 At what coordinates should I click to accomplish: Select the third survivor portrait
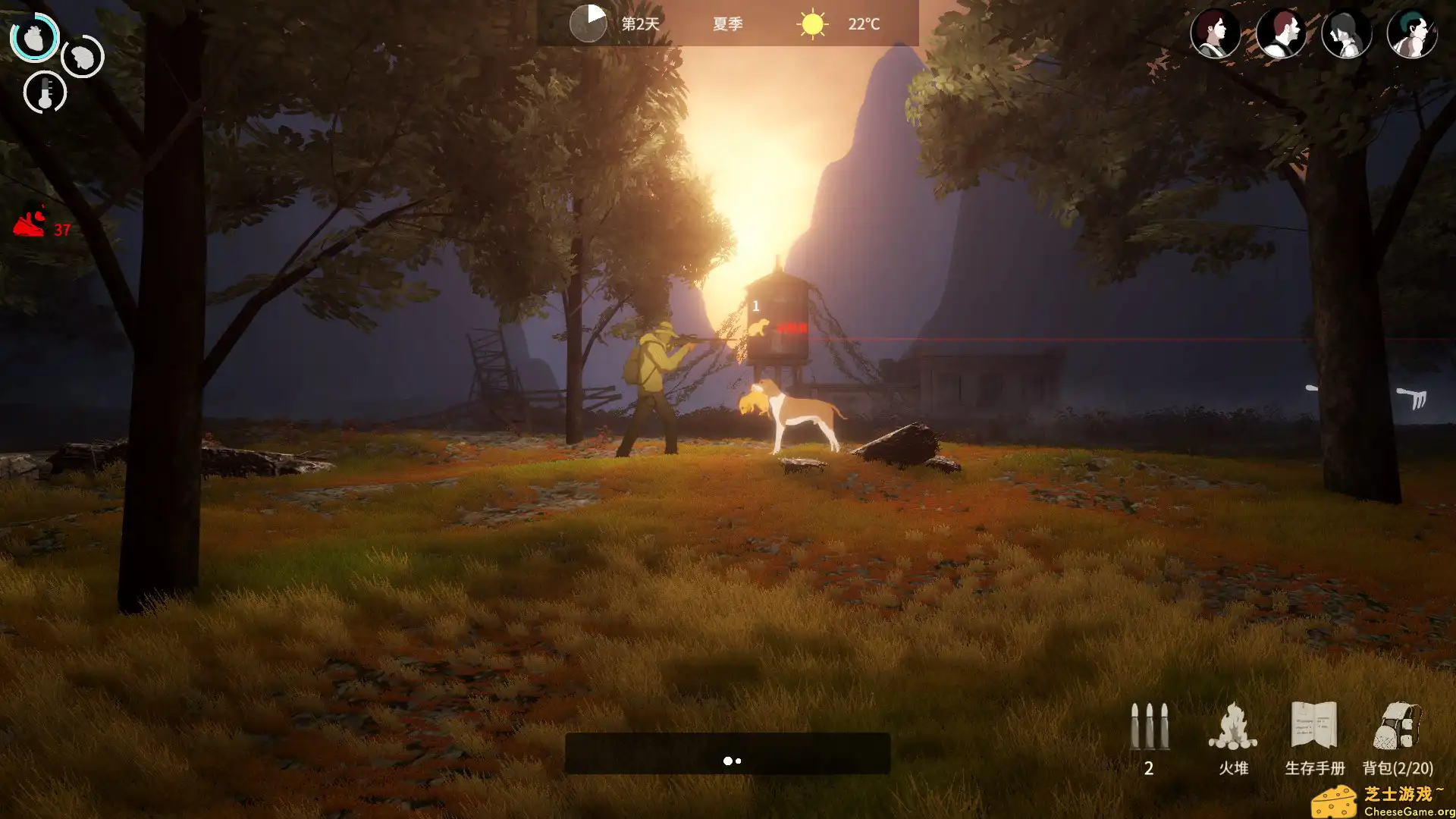tap(1346, 33)
